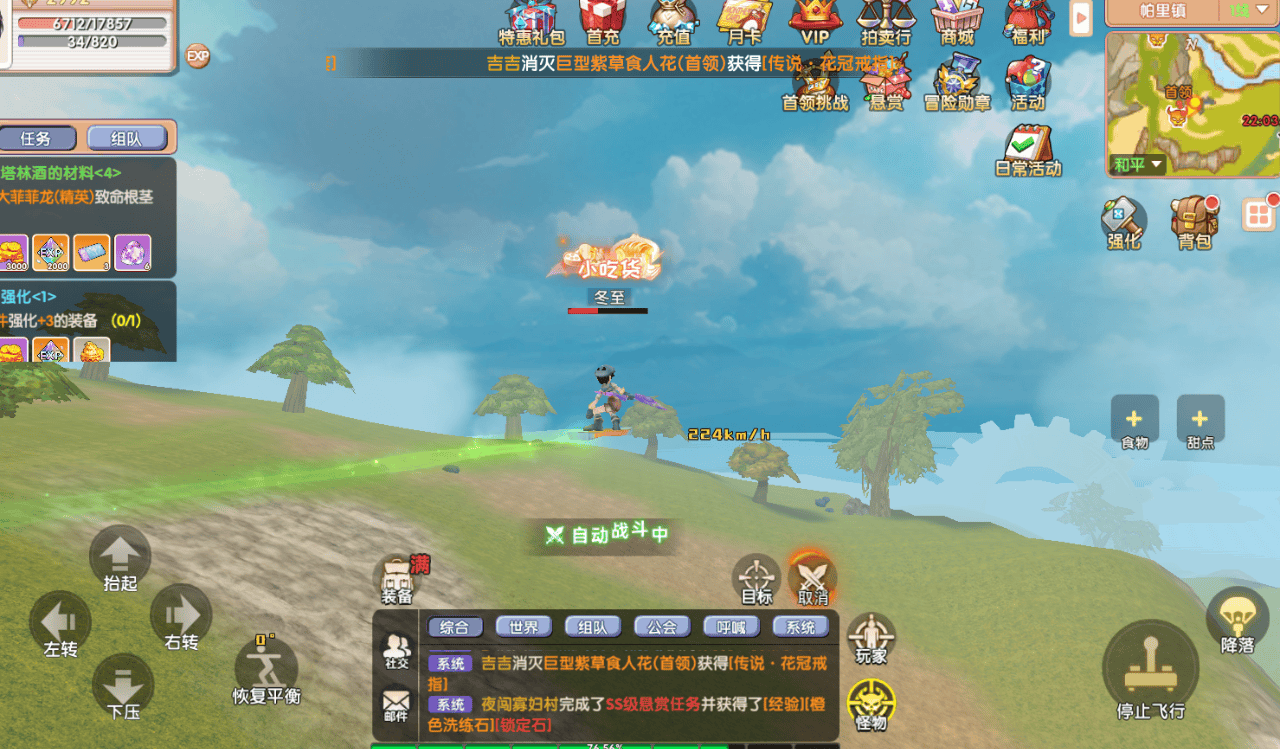Open the 特惠礼包 gift pack menu
This screenshot has height=749, width=1280.
(x=531, y=22)
